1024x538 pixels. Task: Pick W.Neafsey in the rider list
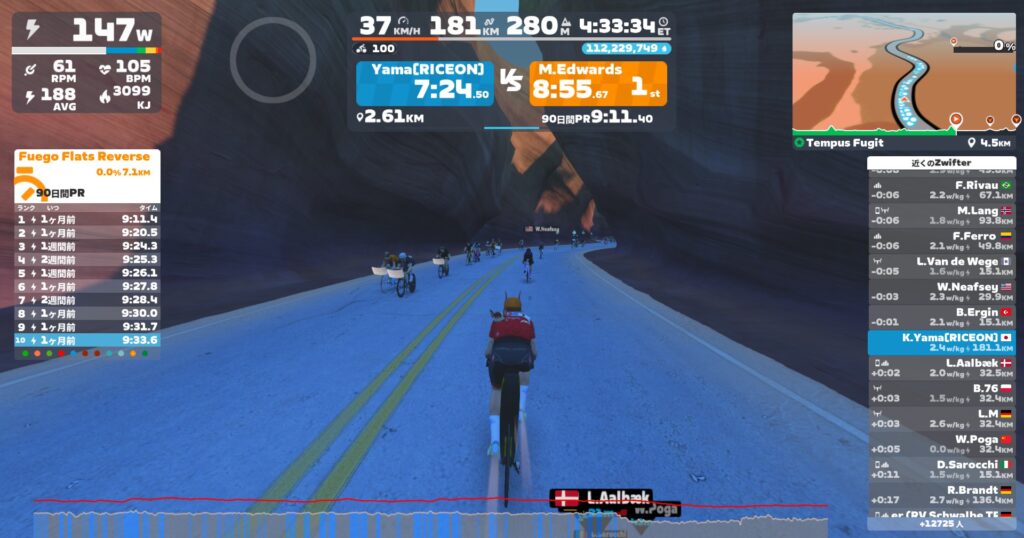tap(941, 291)
